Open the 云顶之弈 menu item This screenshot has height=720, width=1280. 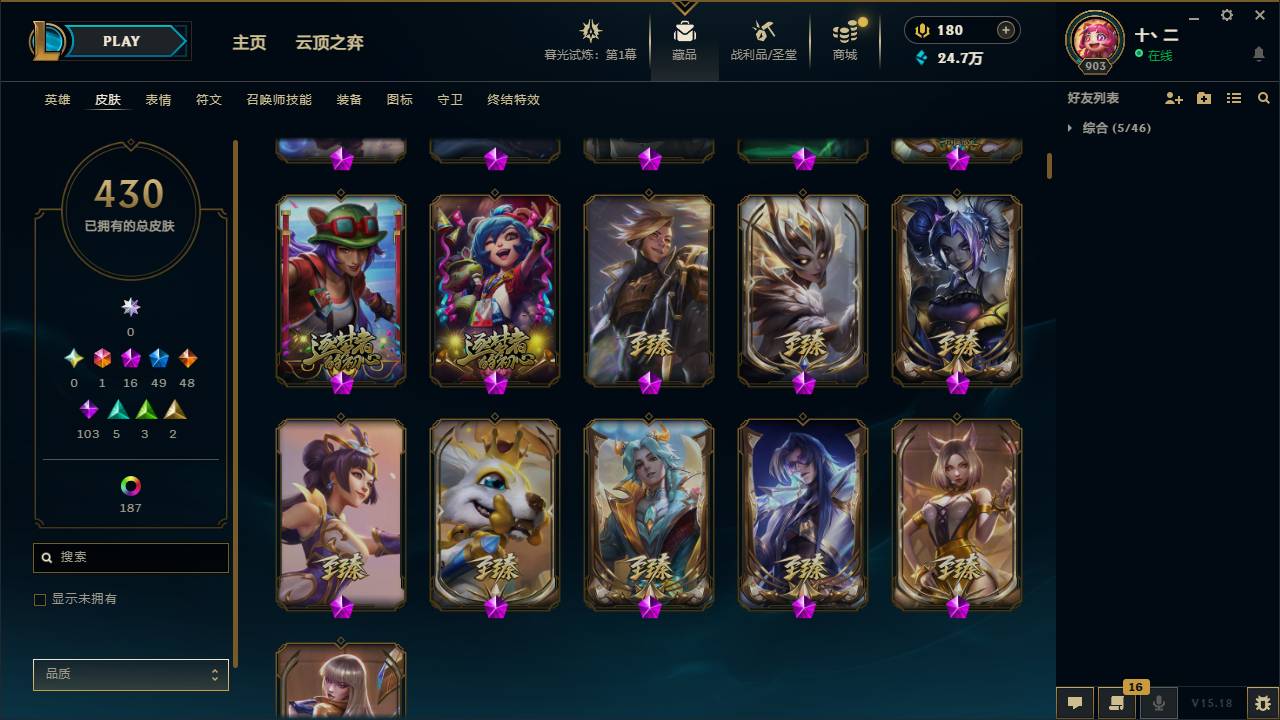pos(332,43)
